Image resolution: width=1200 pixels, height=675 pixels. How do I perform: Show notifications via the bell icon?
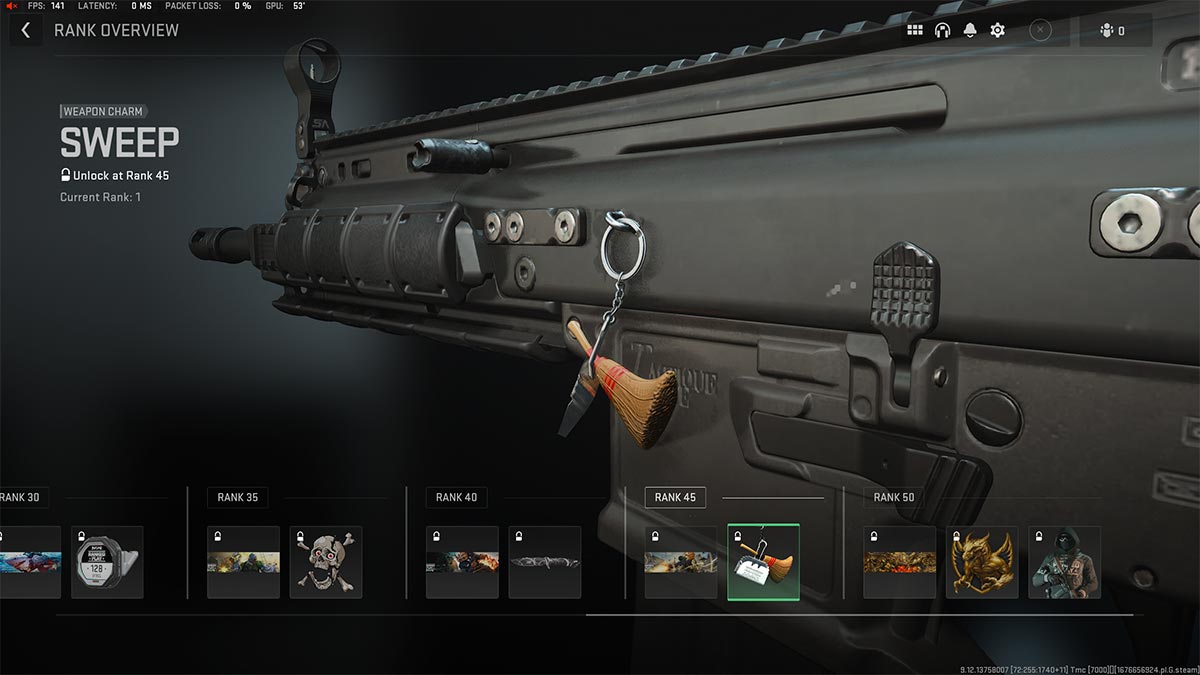(x=970, y=30)
